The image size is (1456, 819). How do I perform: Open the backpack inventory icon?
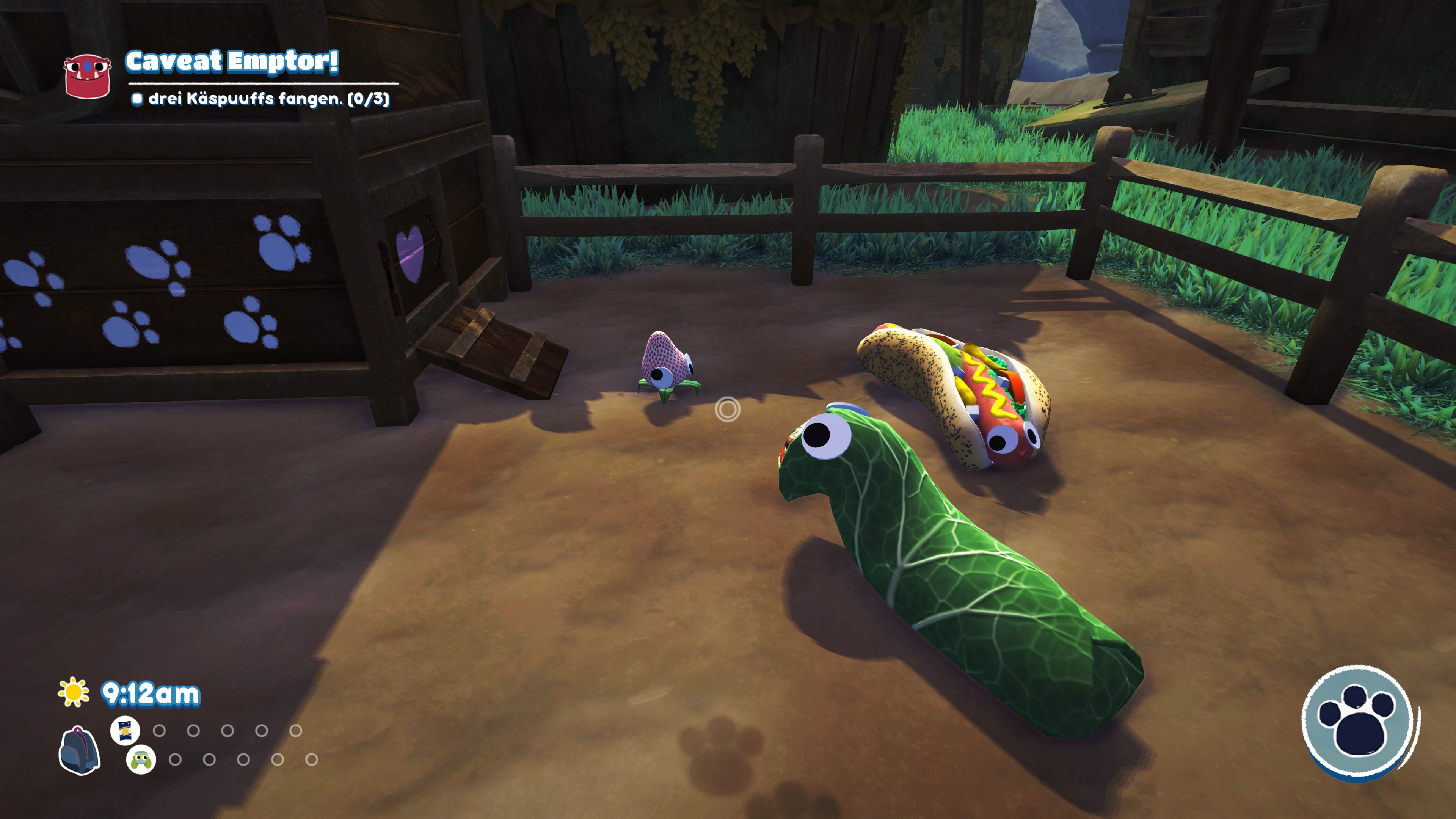tap(79, 750)
